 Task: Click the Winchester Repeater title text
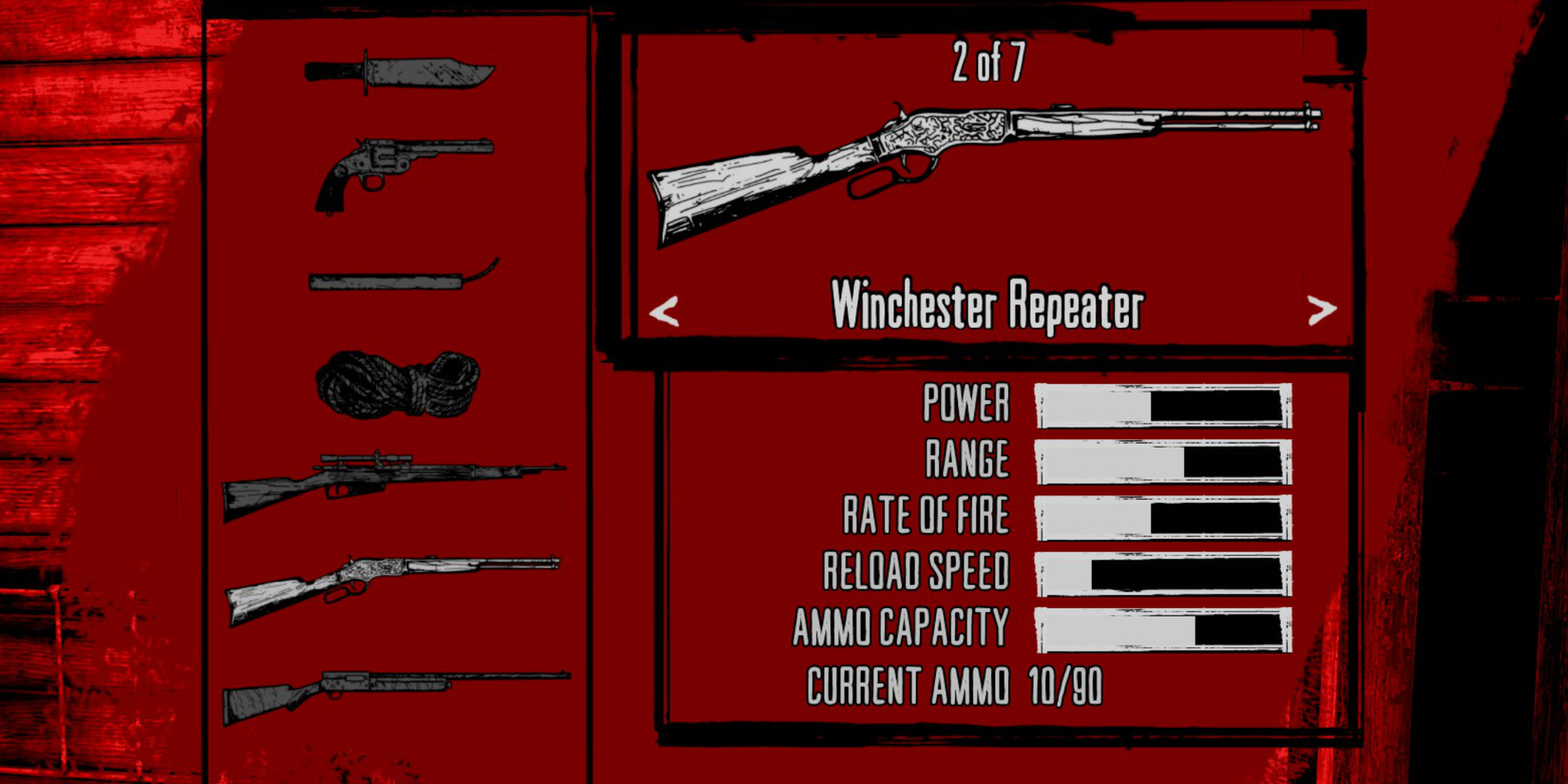point(988,307)
